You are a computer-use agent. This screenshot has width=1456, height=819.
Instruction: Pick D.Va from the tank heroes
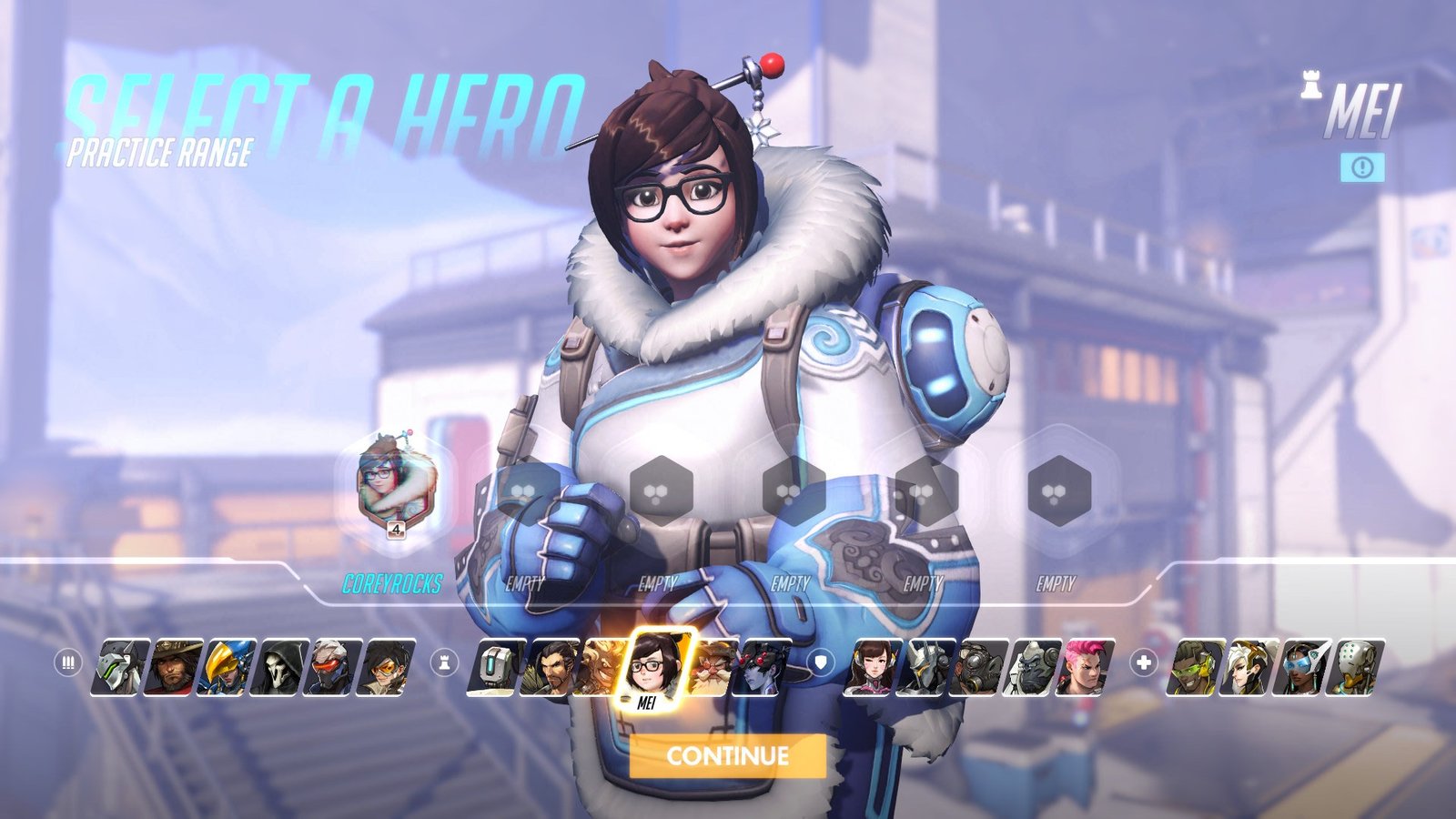tap(874, 667)
